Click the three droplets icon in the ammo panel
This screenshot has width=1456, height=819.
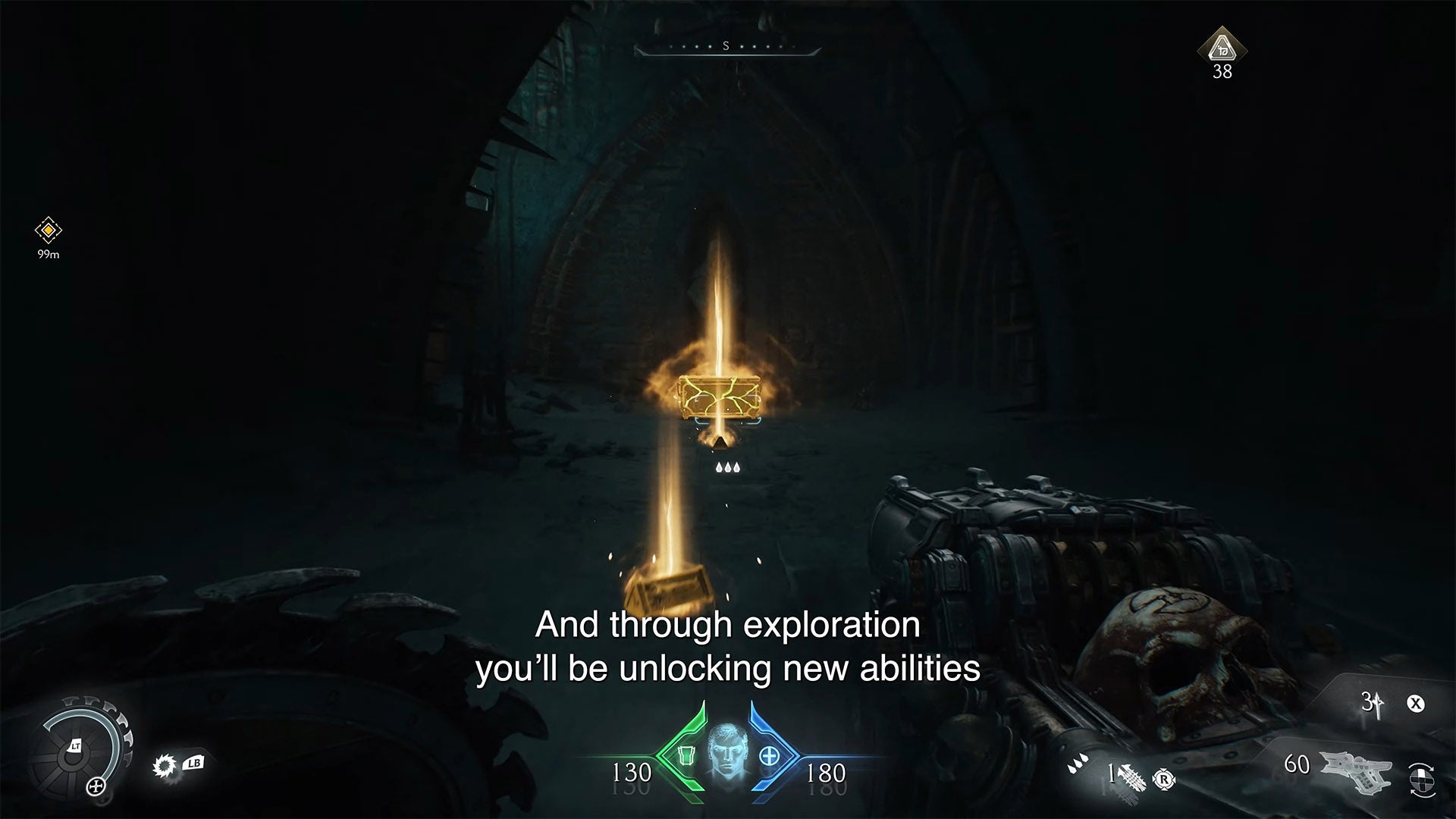[1077, 764]
